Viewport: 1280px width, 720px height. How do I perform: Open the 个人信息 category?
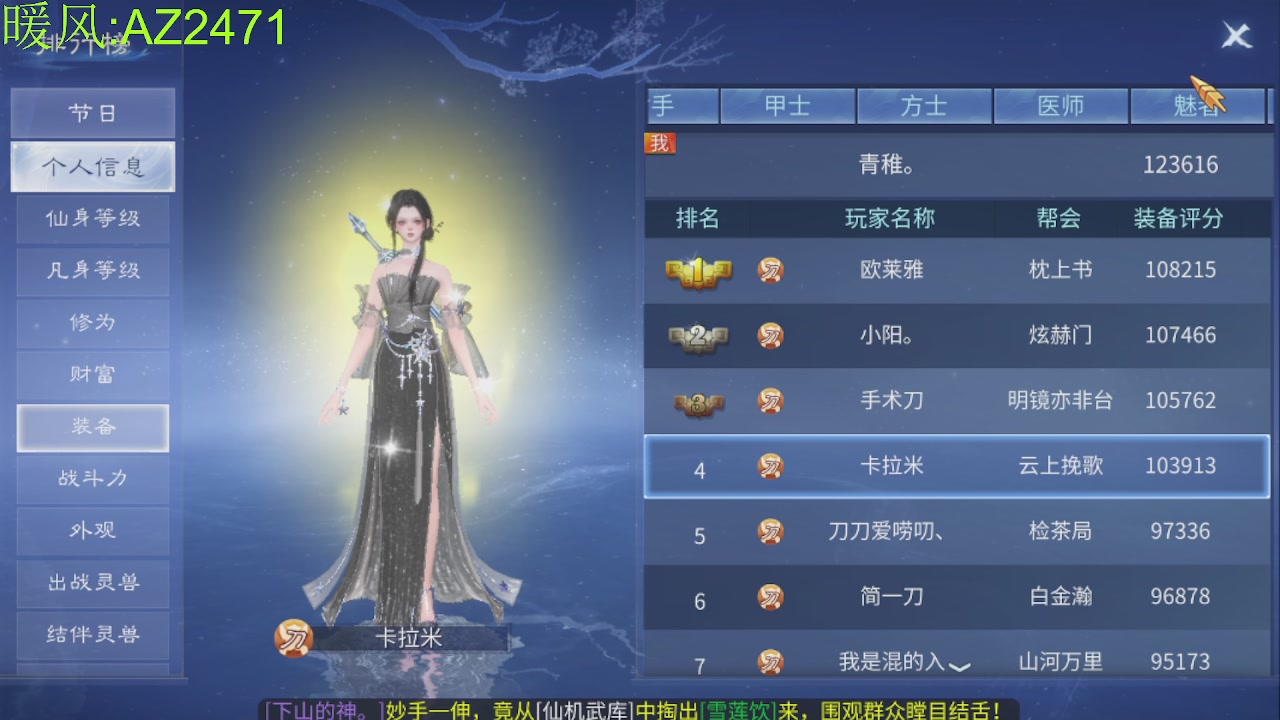(x=93, y=166)
